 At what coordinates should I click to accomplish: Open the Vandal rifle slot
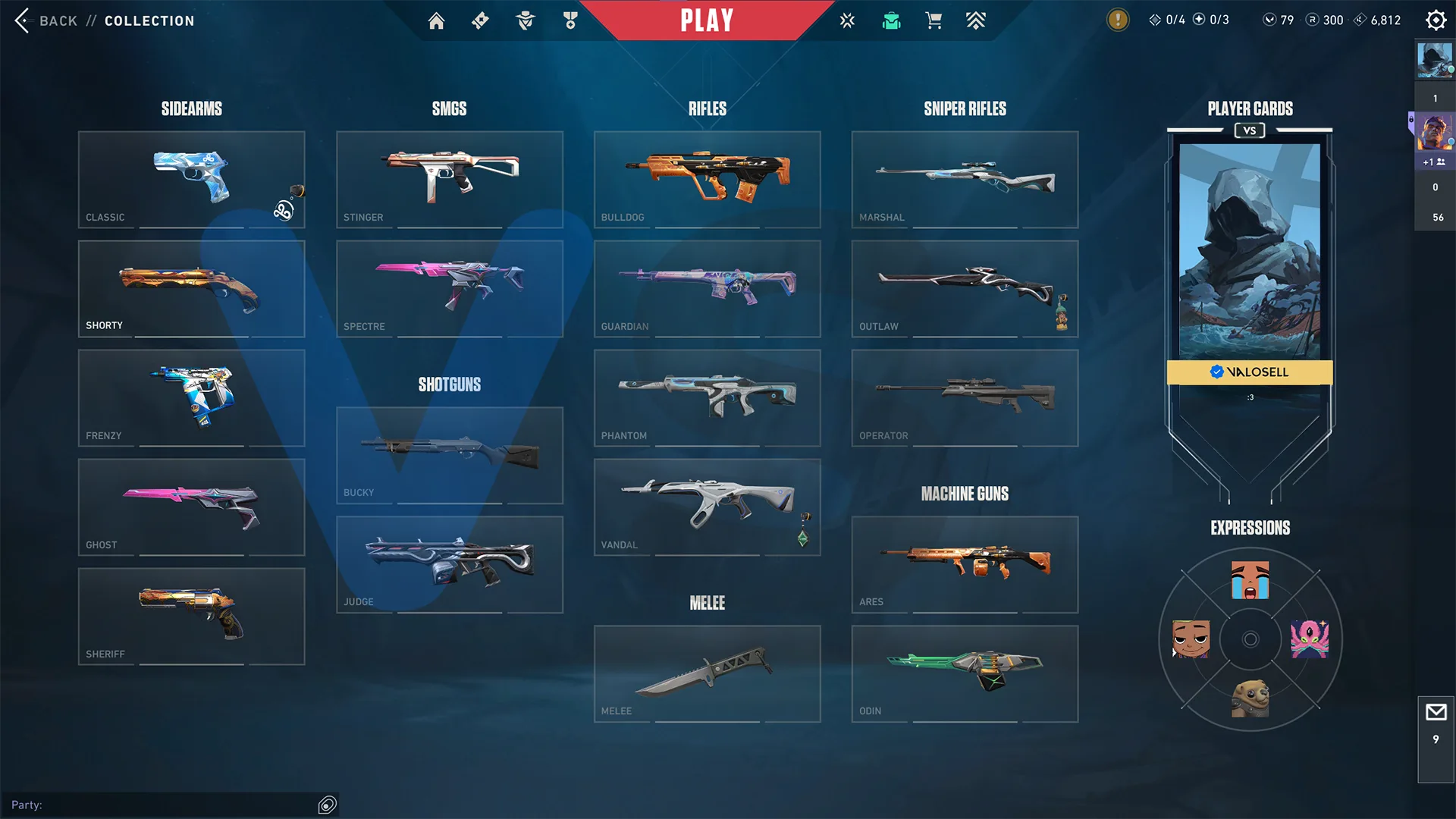[707, 507]
